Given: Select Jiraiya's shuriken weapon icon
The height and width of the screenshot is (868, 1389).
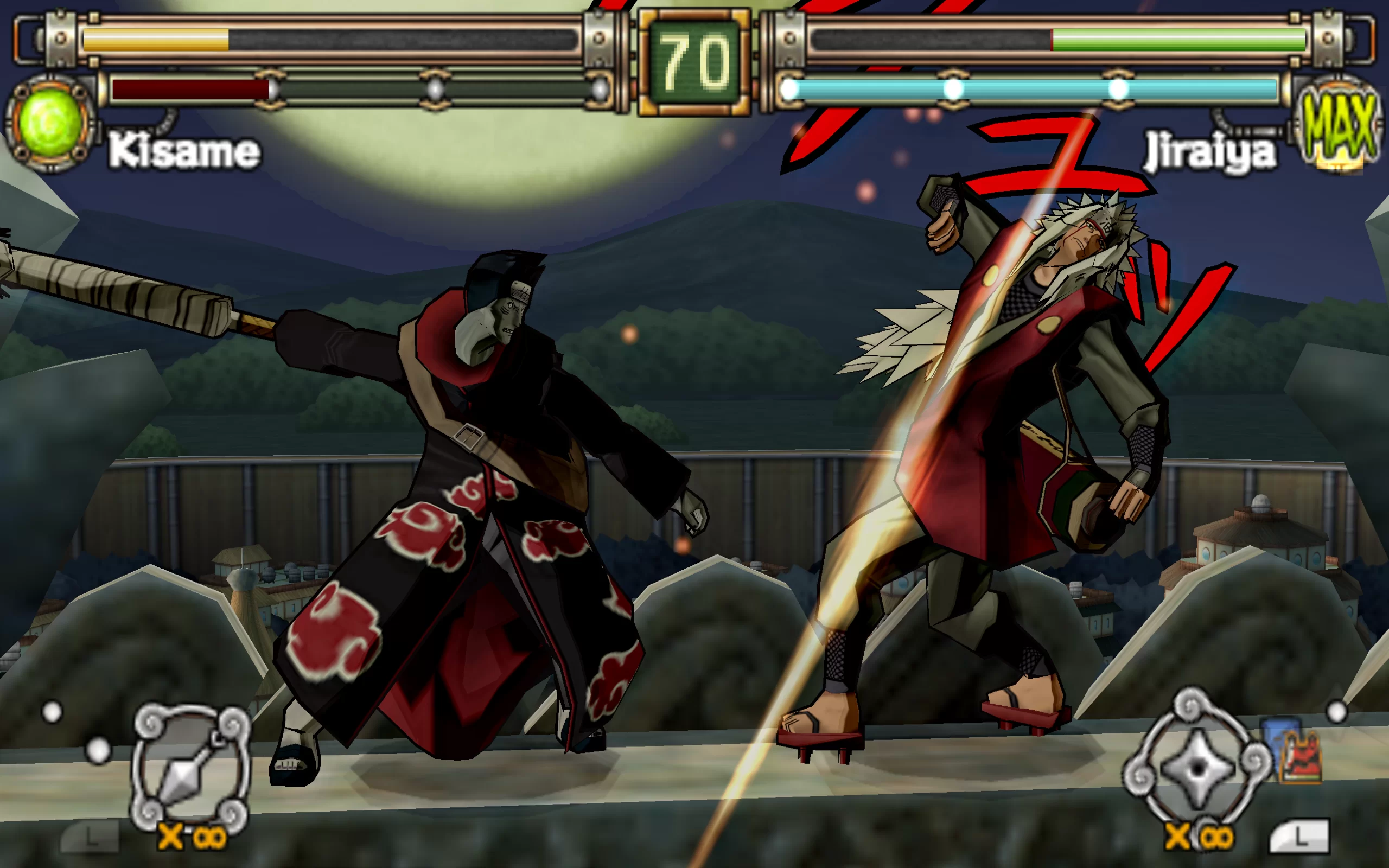Looking at the screenshot, I should click(x=1197, y=767).
